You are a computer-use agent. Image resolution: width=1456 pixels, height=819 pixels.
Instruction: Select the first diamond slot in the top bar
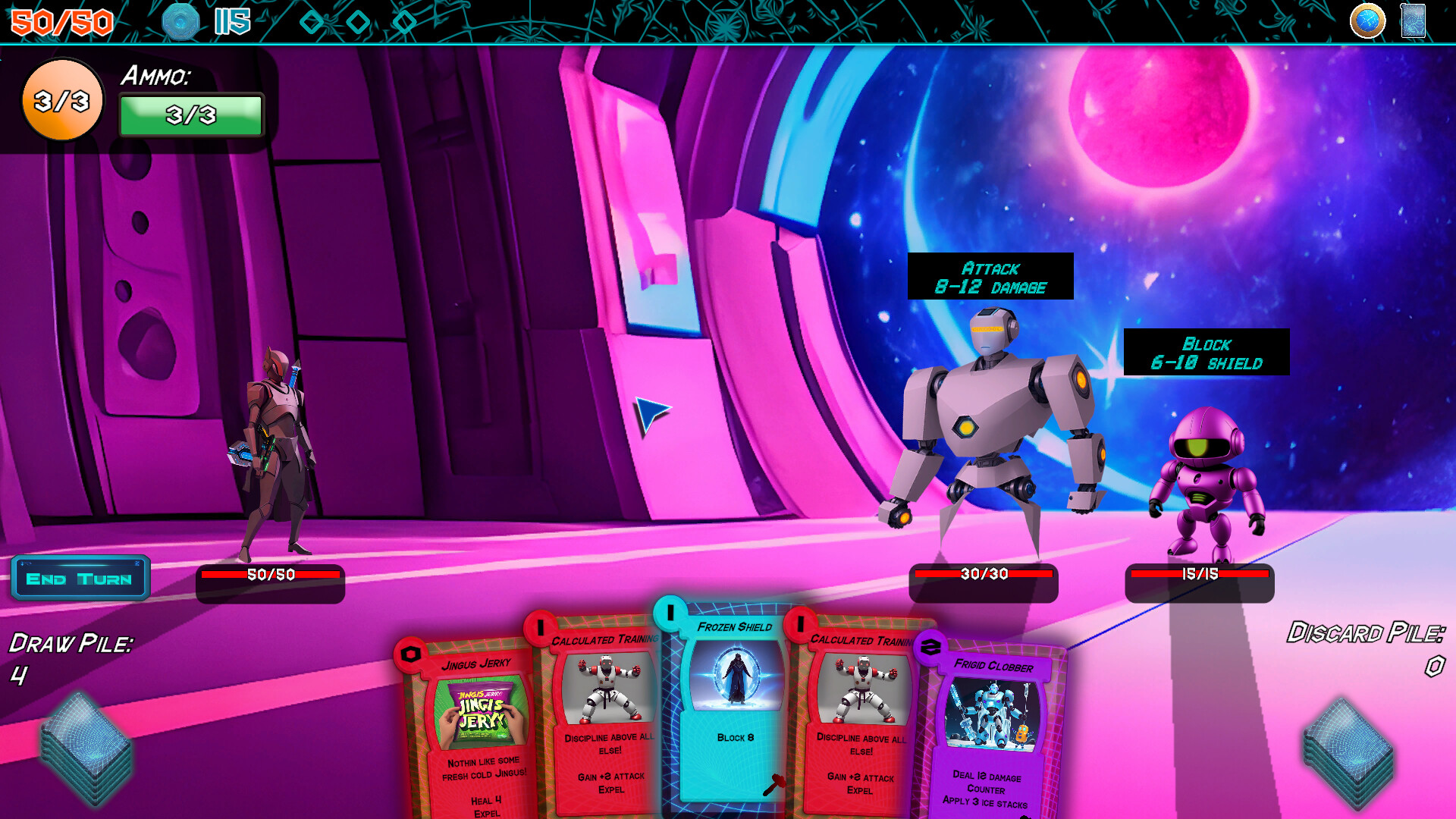tap(311, 21)
